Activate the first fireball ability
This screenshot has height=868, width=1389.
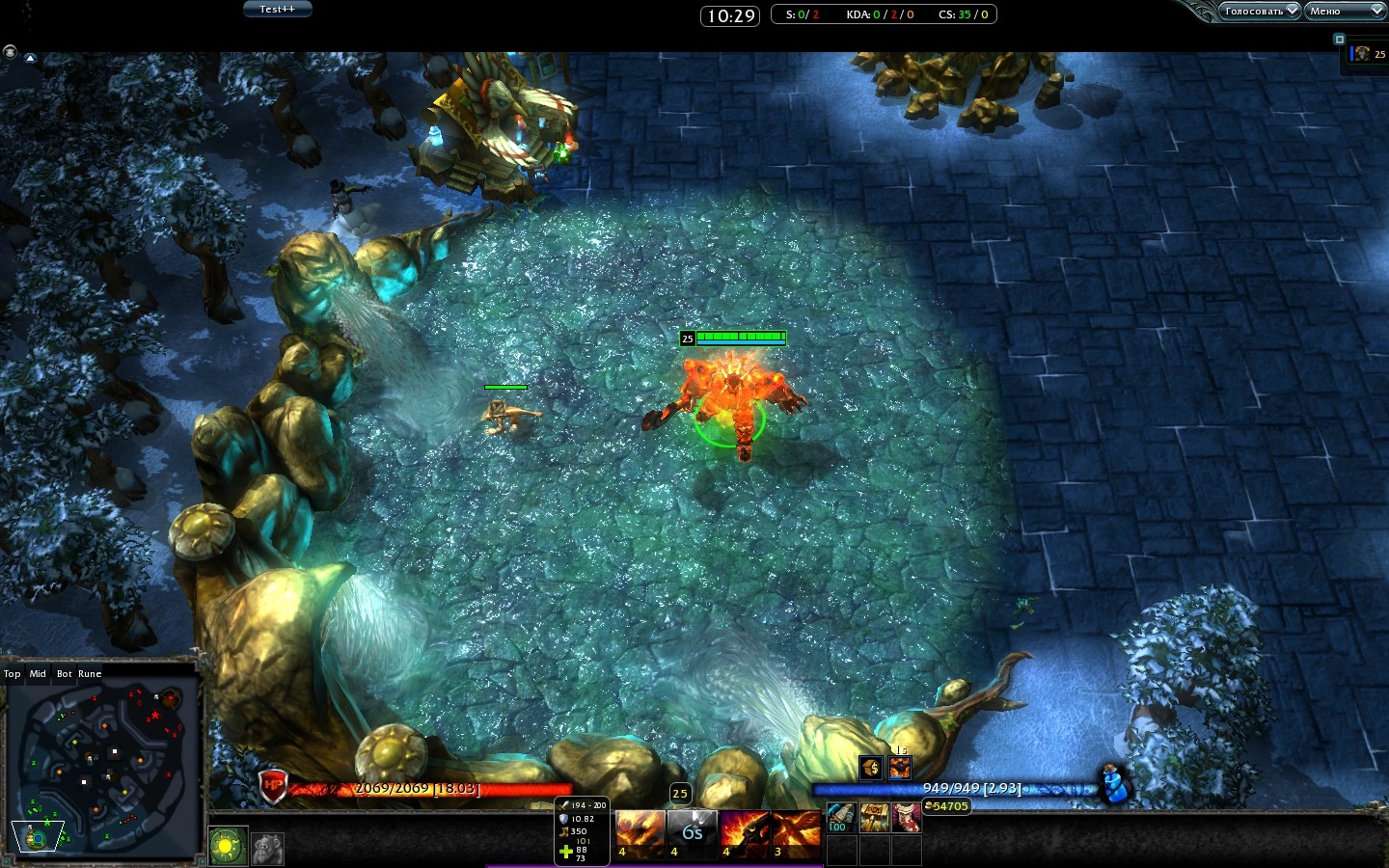[640, 833]
